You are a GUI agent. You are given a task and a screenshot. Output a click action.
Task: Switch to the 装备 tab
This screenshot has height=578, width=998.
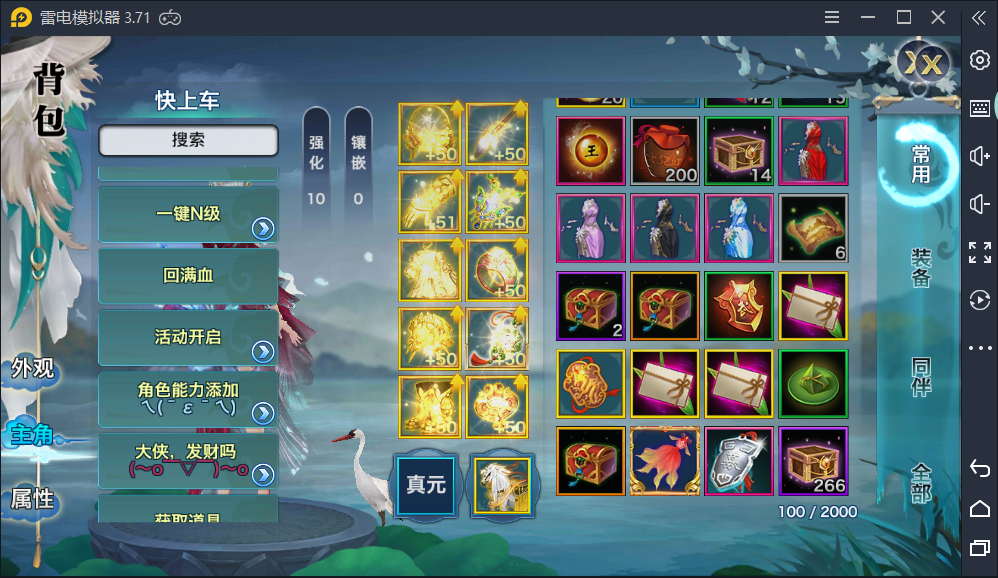click(920, 268)
